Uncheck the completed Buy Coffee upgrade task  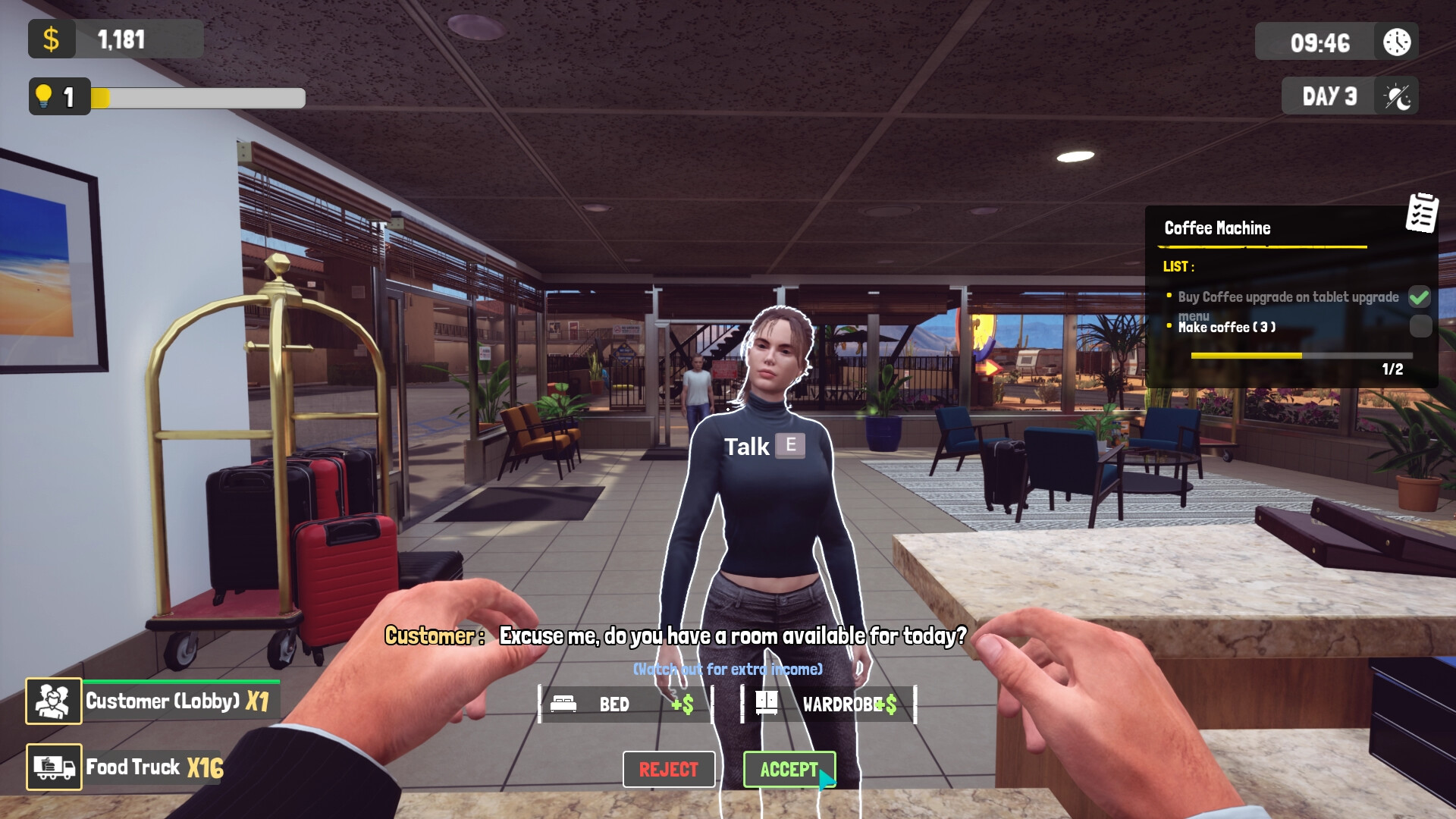coord(1421,297)
